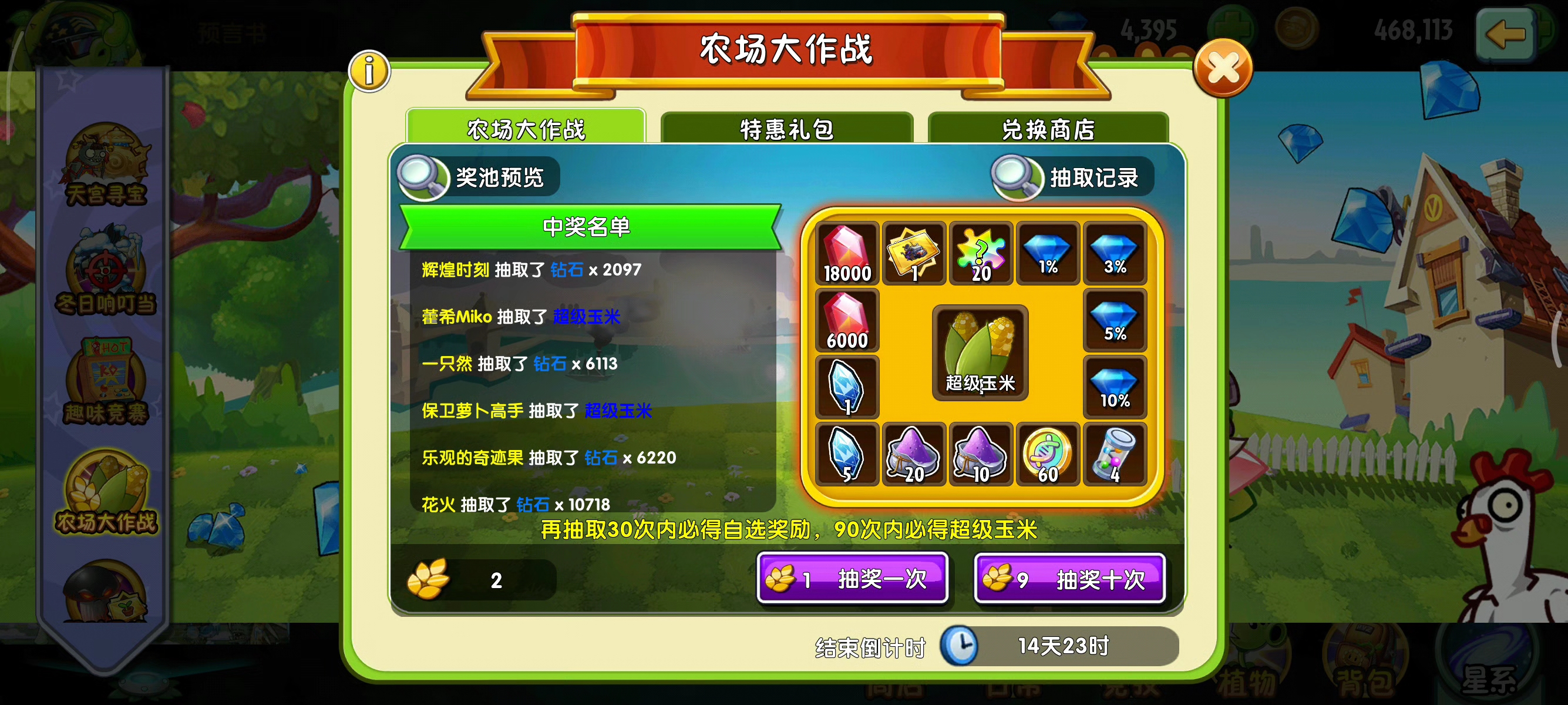Open 奖池预览 with the magnifier icon

tap(425, 177)
